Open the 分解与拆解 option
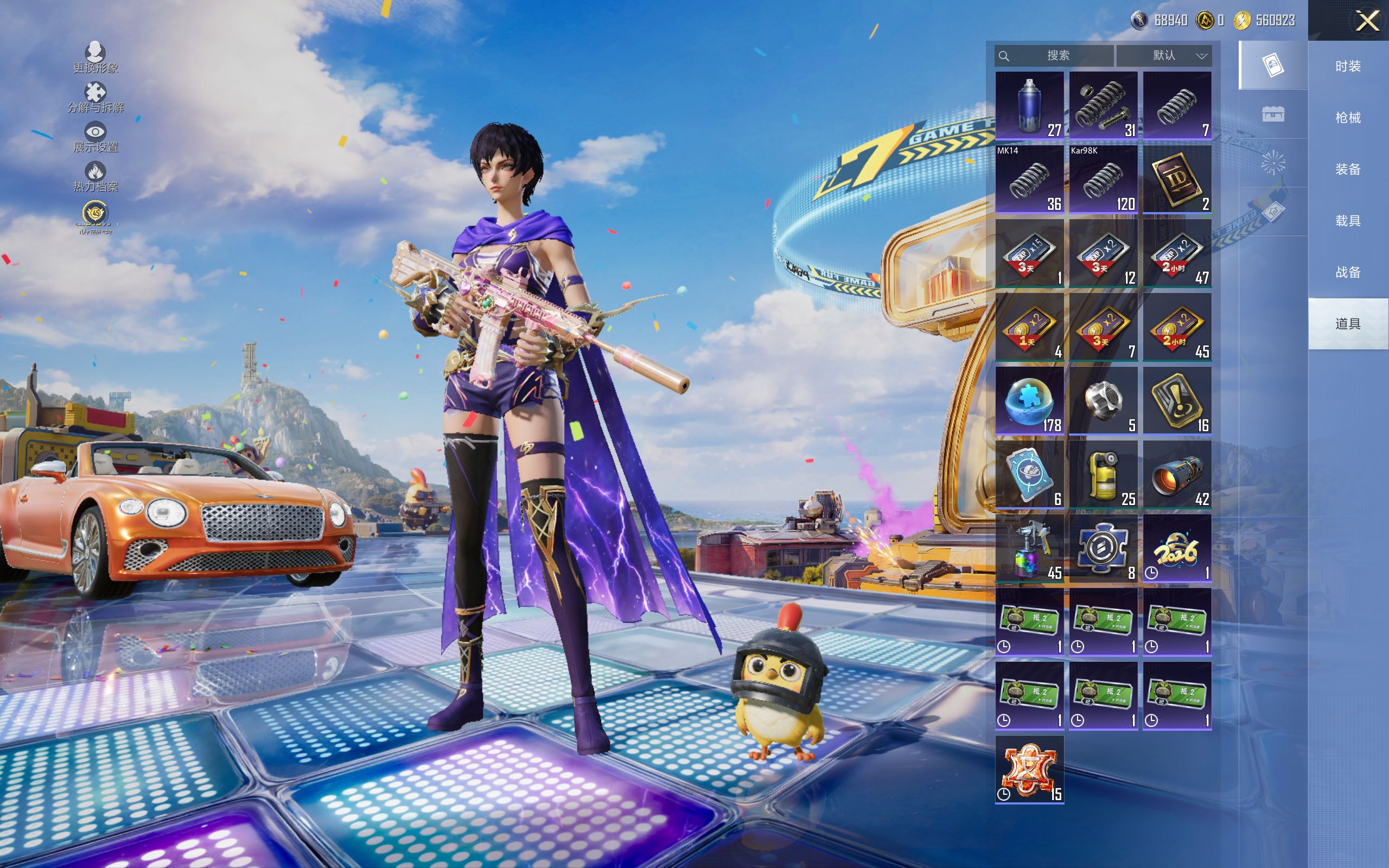 [95, 98]
